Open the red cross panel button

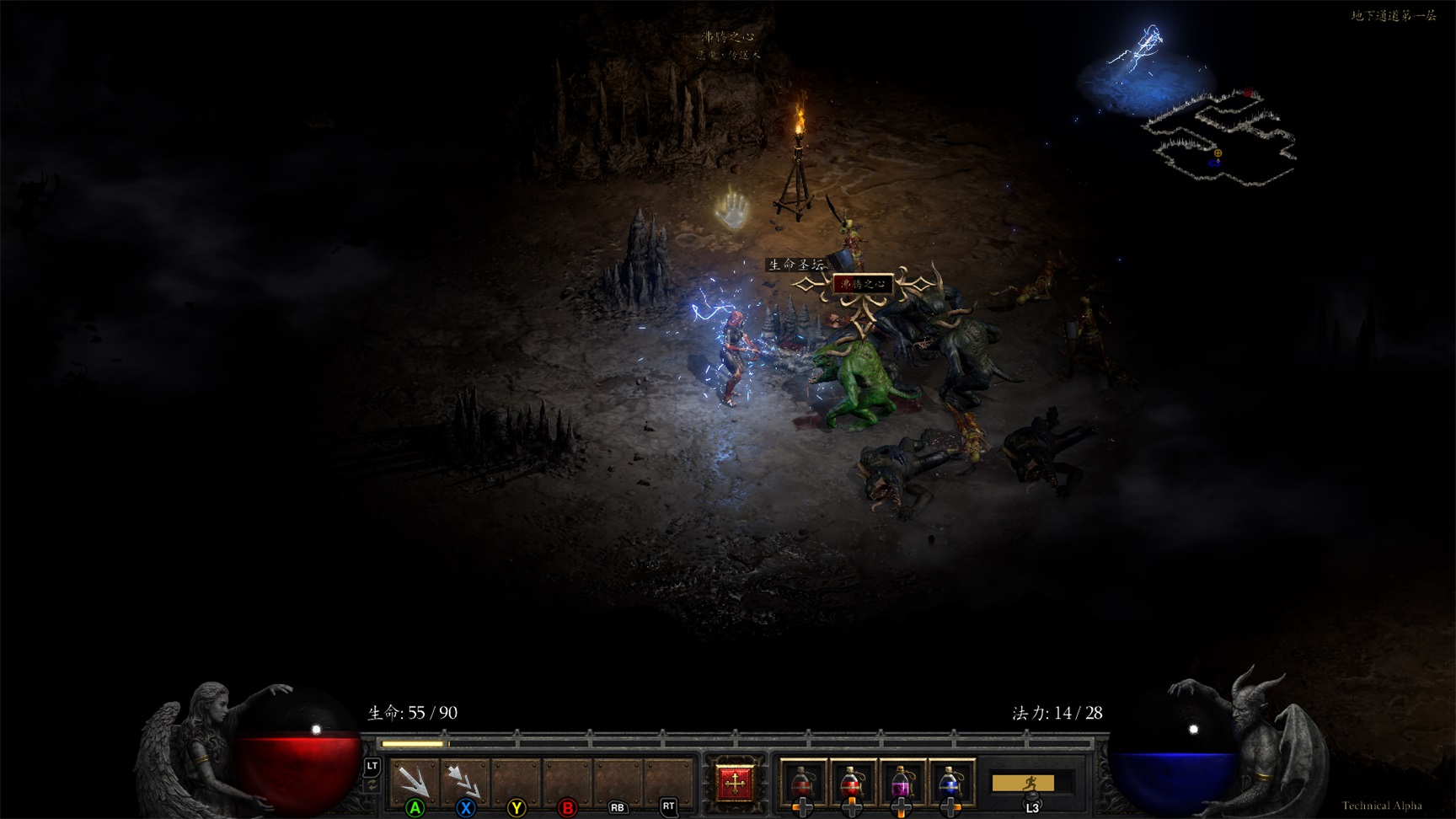(734, 783)
